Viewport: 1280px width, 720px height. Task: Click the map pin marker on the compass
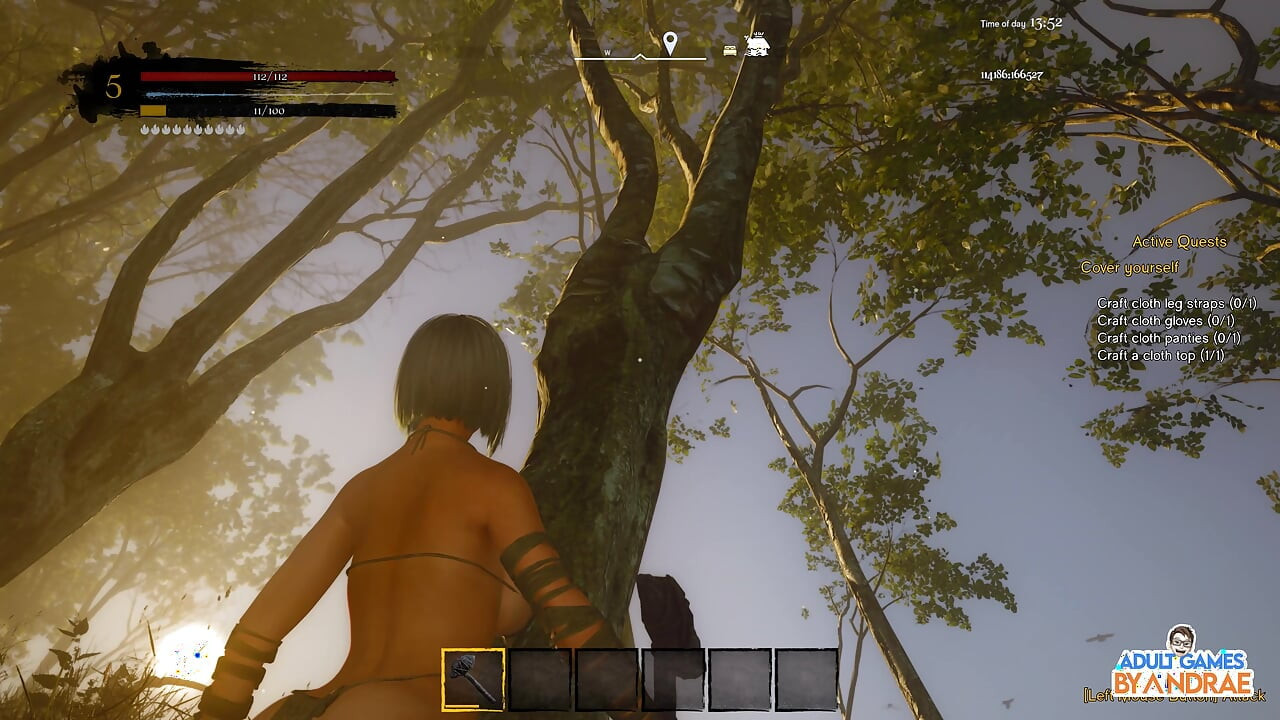tap(670, 43)
